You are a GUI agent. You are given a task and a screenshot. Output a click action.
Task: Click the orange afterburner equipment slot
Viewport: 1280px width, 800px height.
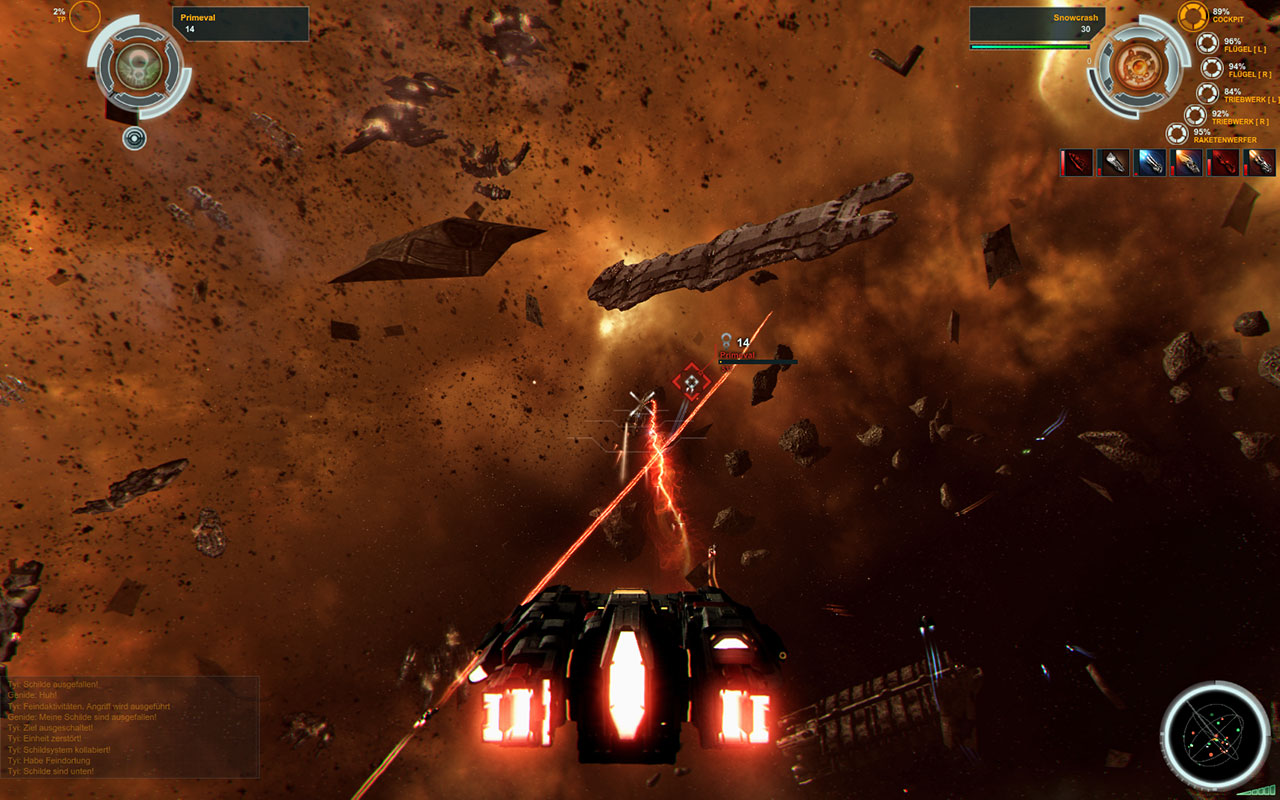(x=1188, y=163)
